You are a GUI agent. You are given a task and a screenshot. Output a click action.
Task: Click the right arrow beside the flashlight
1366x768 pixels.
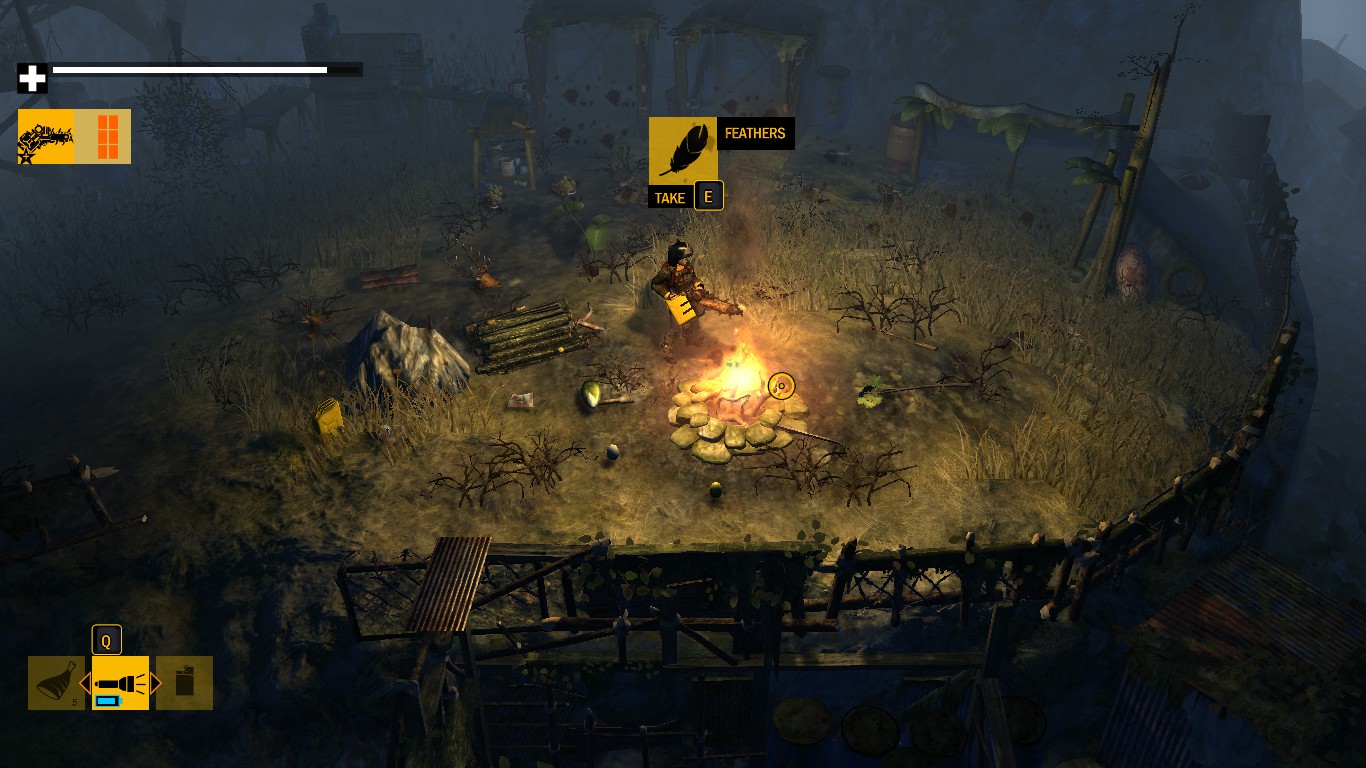tap(156, 683)
